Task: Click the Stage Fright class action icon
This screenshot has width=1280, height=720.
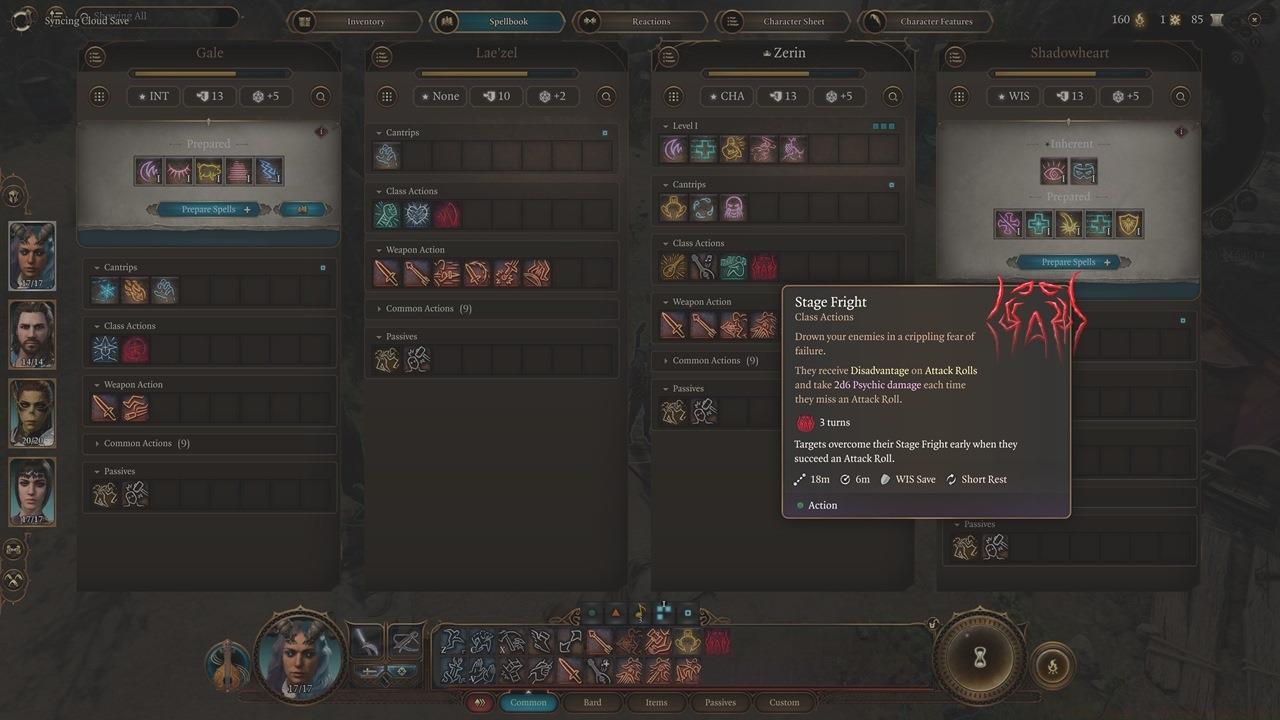Action: (x=764, y=266)
